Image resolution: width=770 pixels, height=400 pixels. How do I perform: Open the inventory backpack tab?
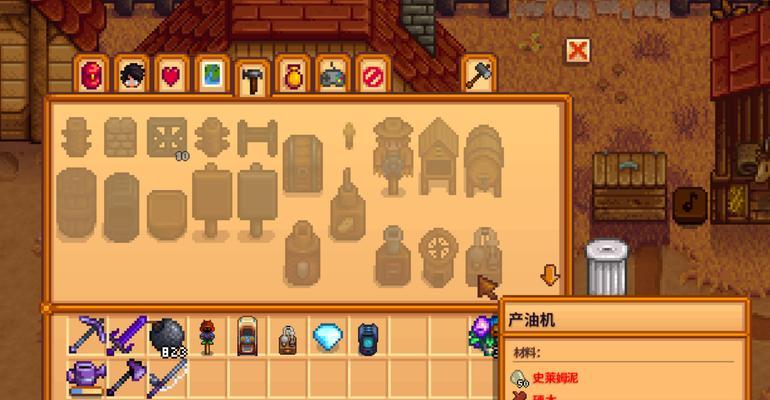coord(92,74)
